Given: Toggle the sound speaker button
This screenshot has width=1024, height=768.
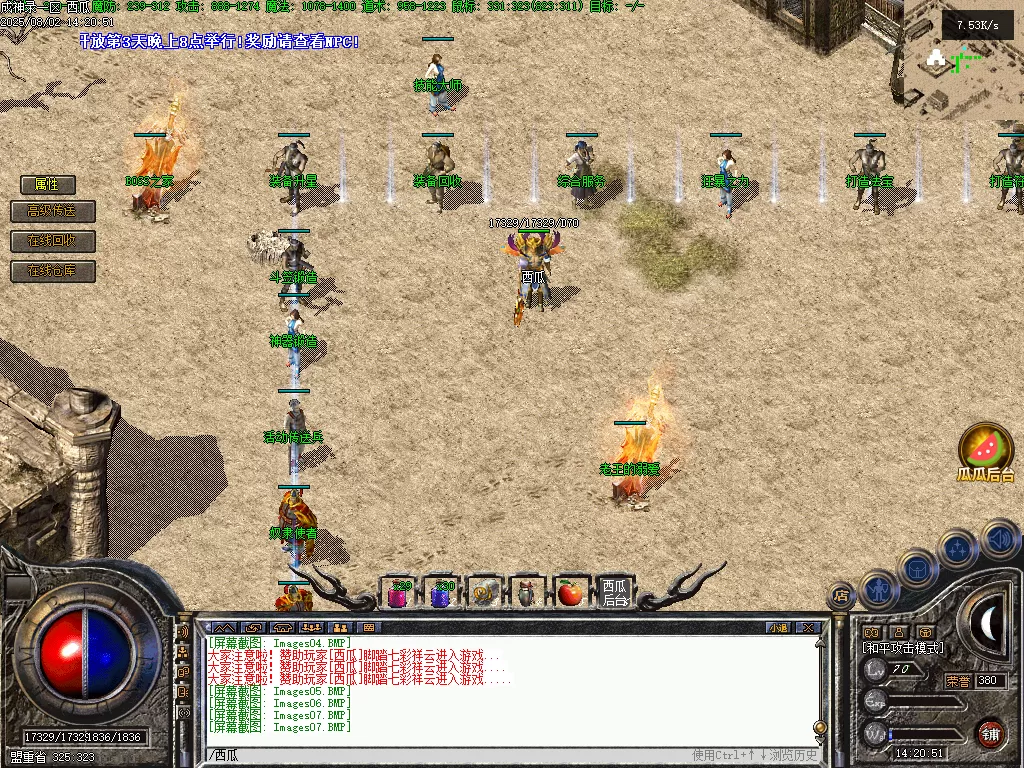Looking at the screenshot, I should [999, 539].
